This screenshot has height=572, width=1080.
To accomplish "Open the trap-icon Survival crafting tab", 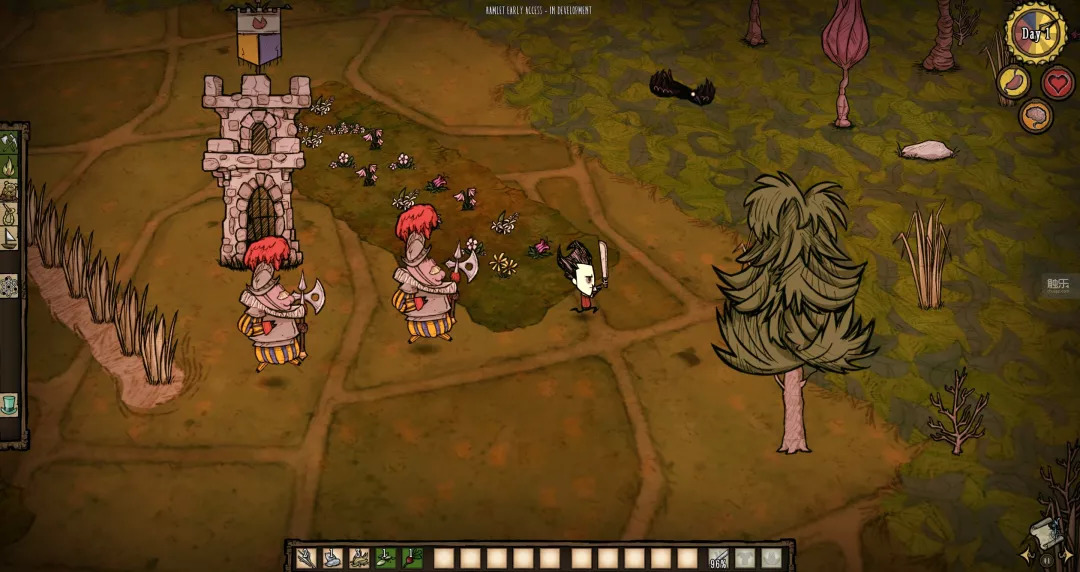I will pyautogui.click(x=10, y=190).
